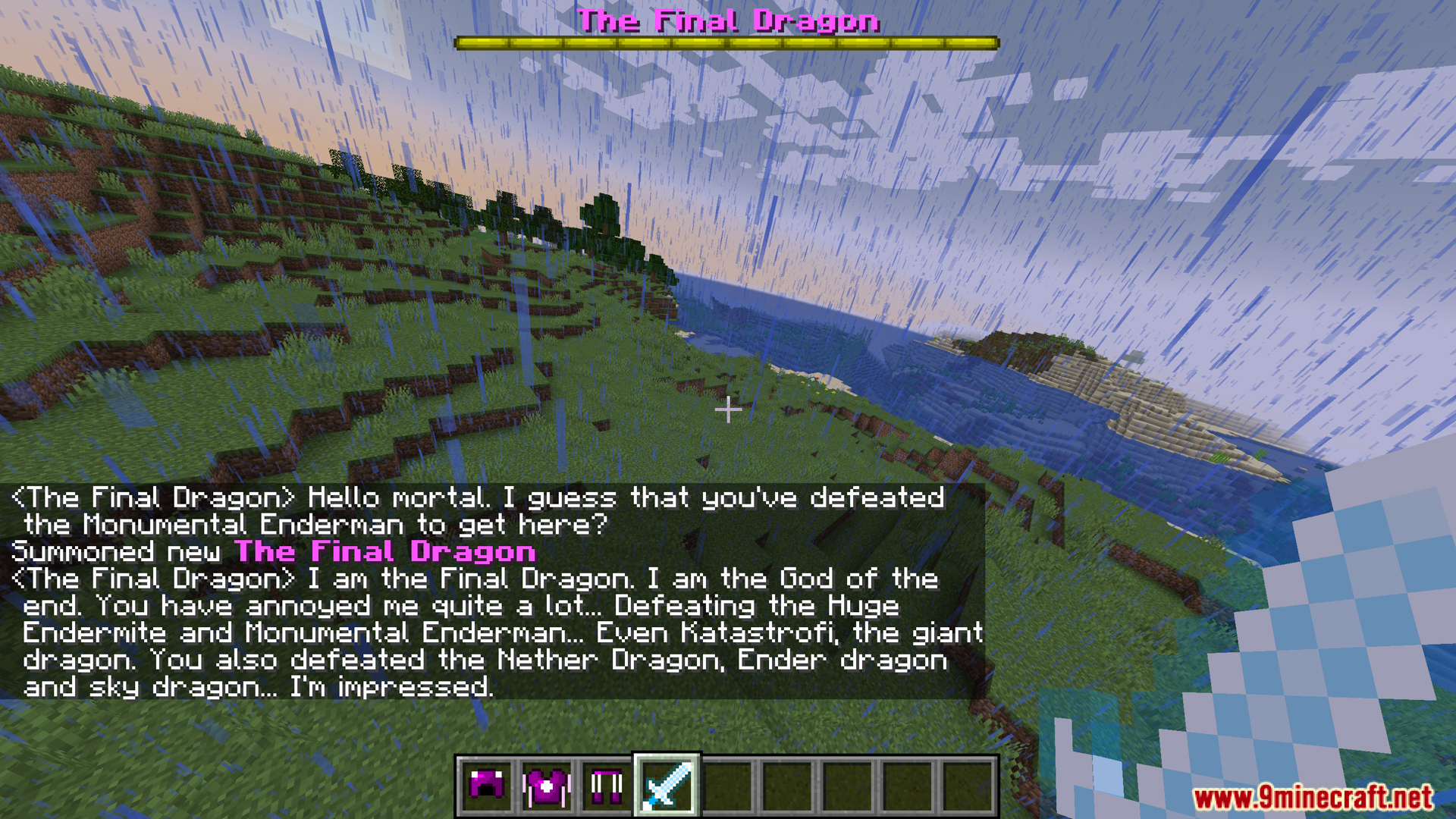This screenshot has height=819, width=1456.
Task: Pick the purple leggings hotbar slot
Action: [x=607, y=786]
